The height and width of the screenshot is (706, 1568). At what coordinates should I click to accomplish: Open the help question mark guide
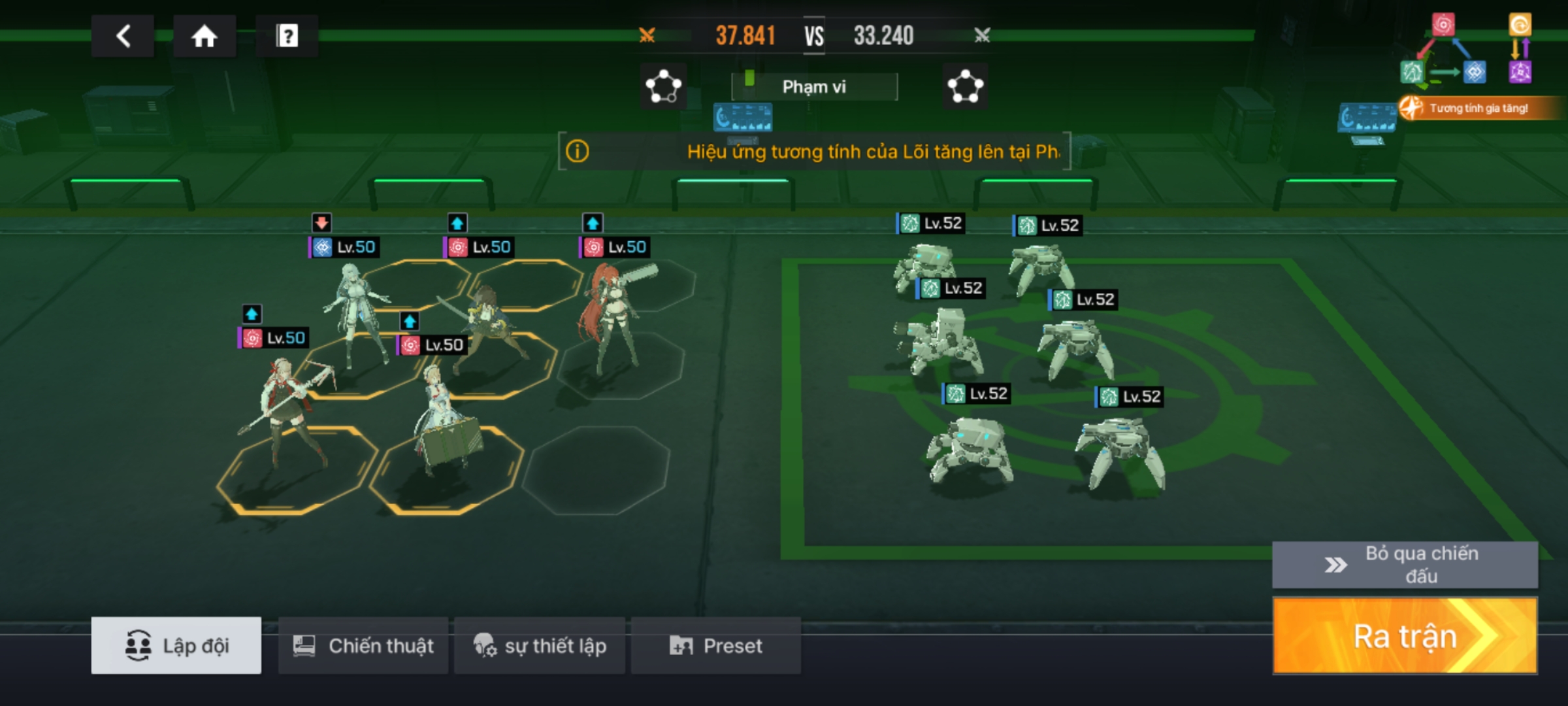tap(287, 36)
